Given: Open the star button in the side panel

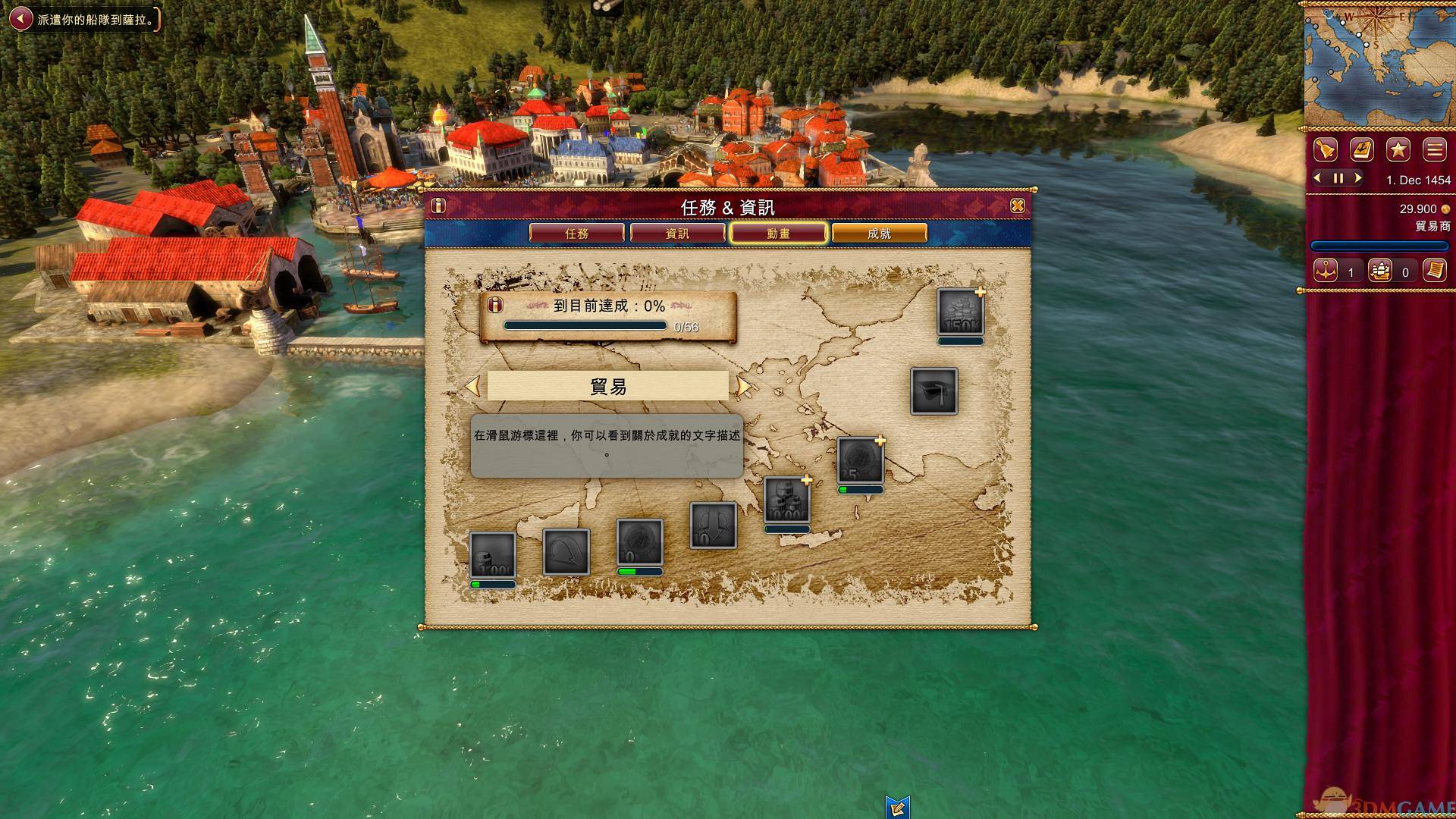Looking at the screenshot, I should 1398,149.
